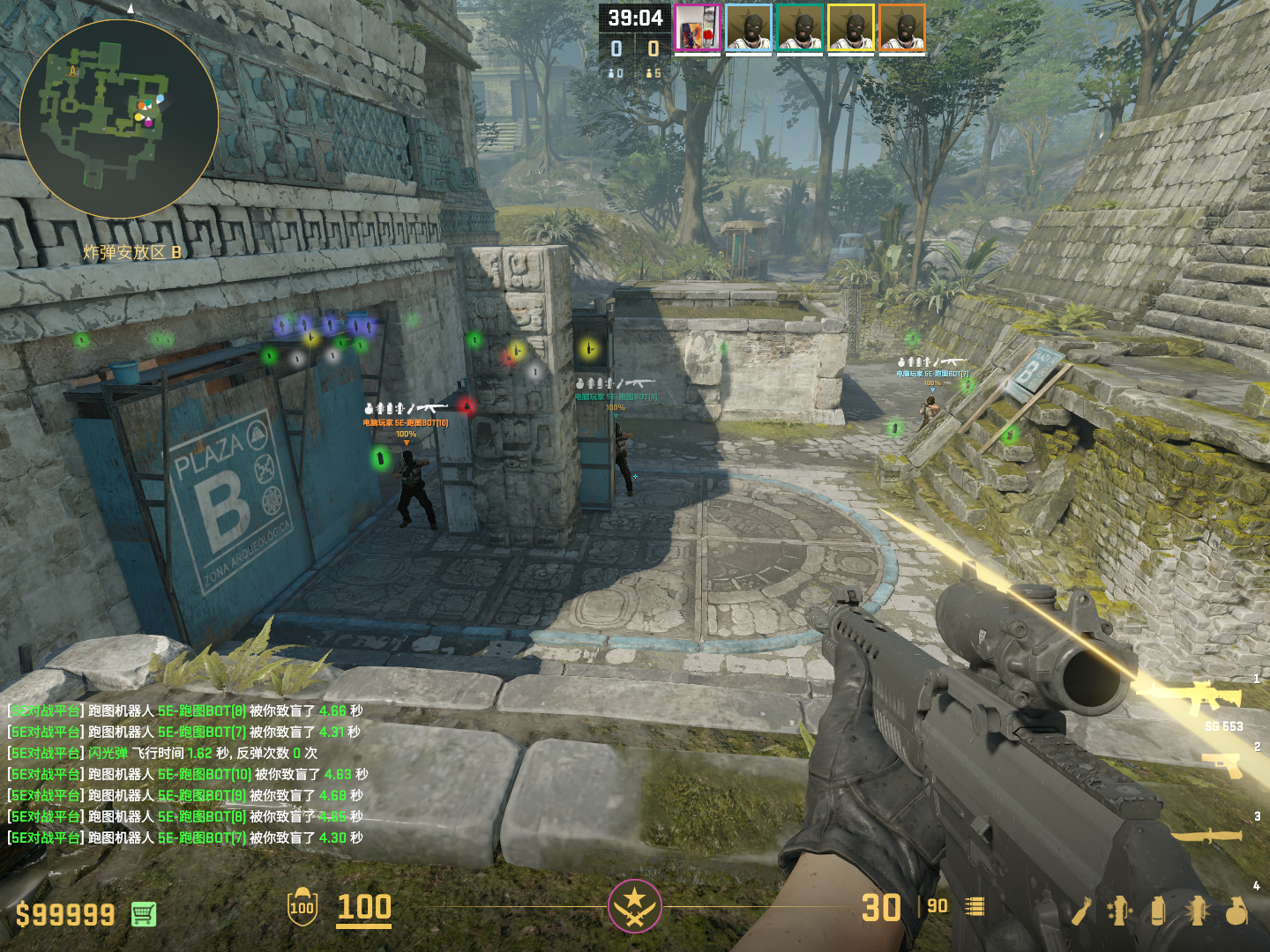Image resolution: width=1270 pixels, height=952 pixels.
Task: Pick the smoke grenade icon
Action: [1158, 911]
